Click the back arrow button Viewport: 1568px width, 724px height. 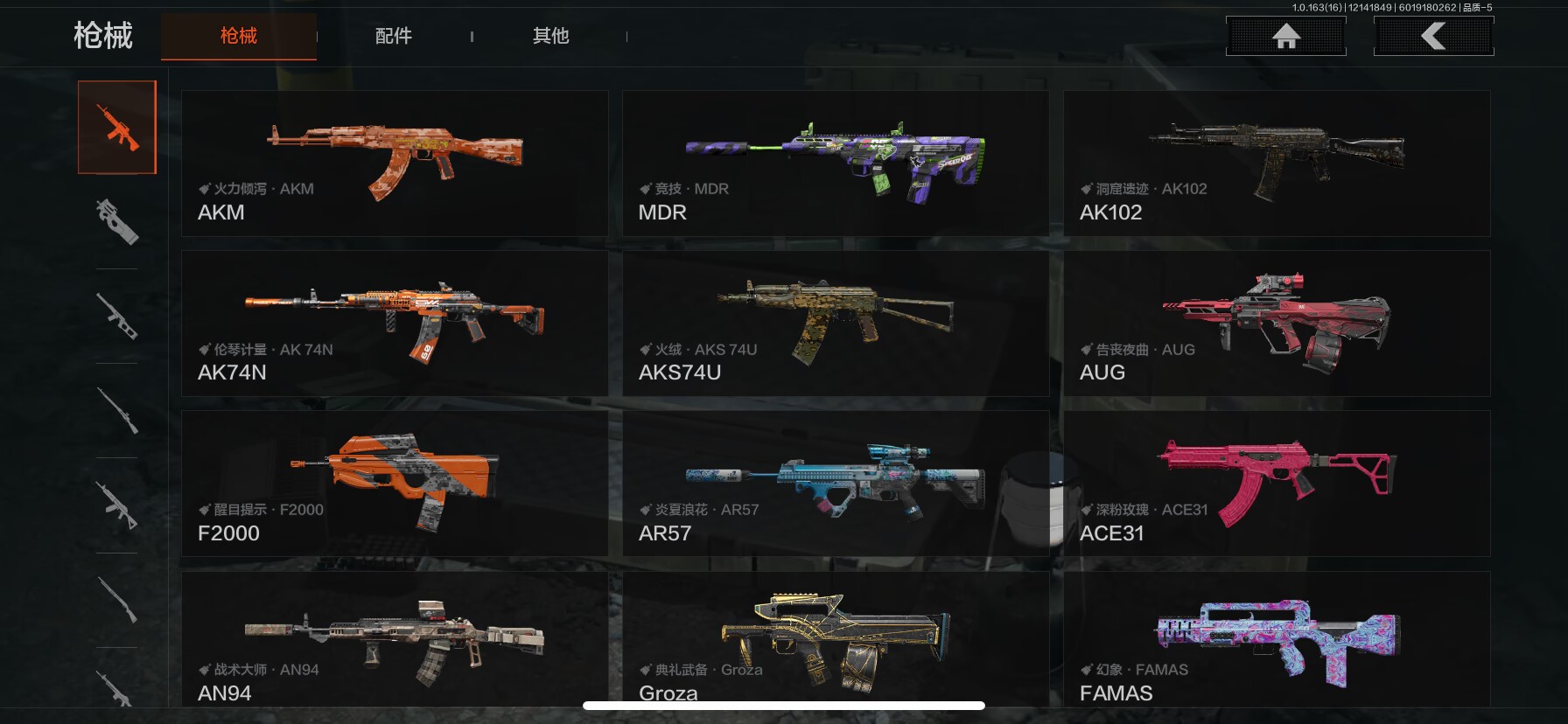[1433, 36]
